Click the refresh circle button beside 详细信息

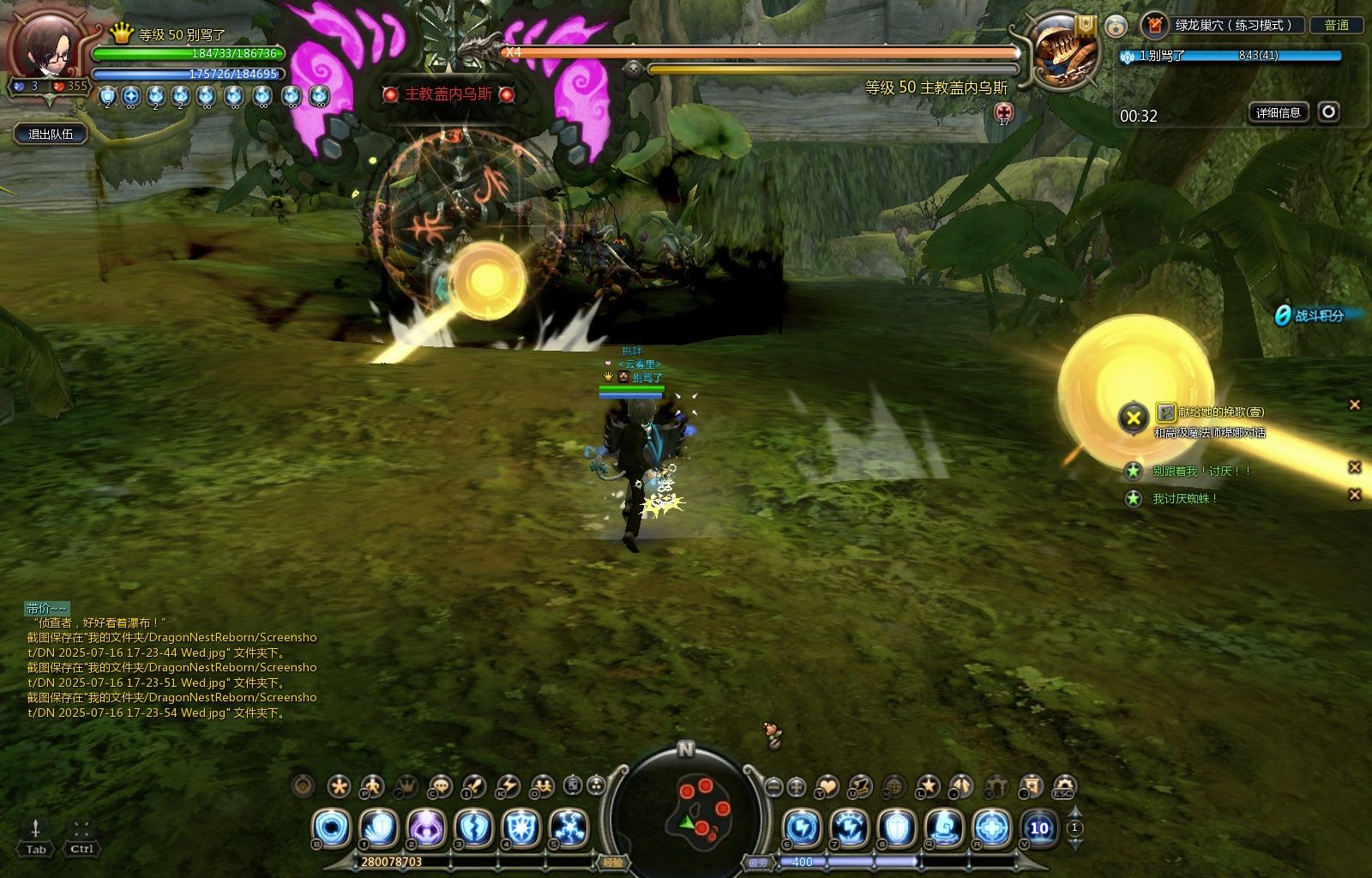(1328, 112)
